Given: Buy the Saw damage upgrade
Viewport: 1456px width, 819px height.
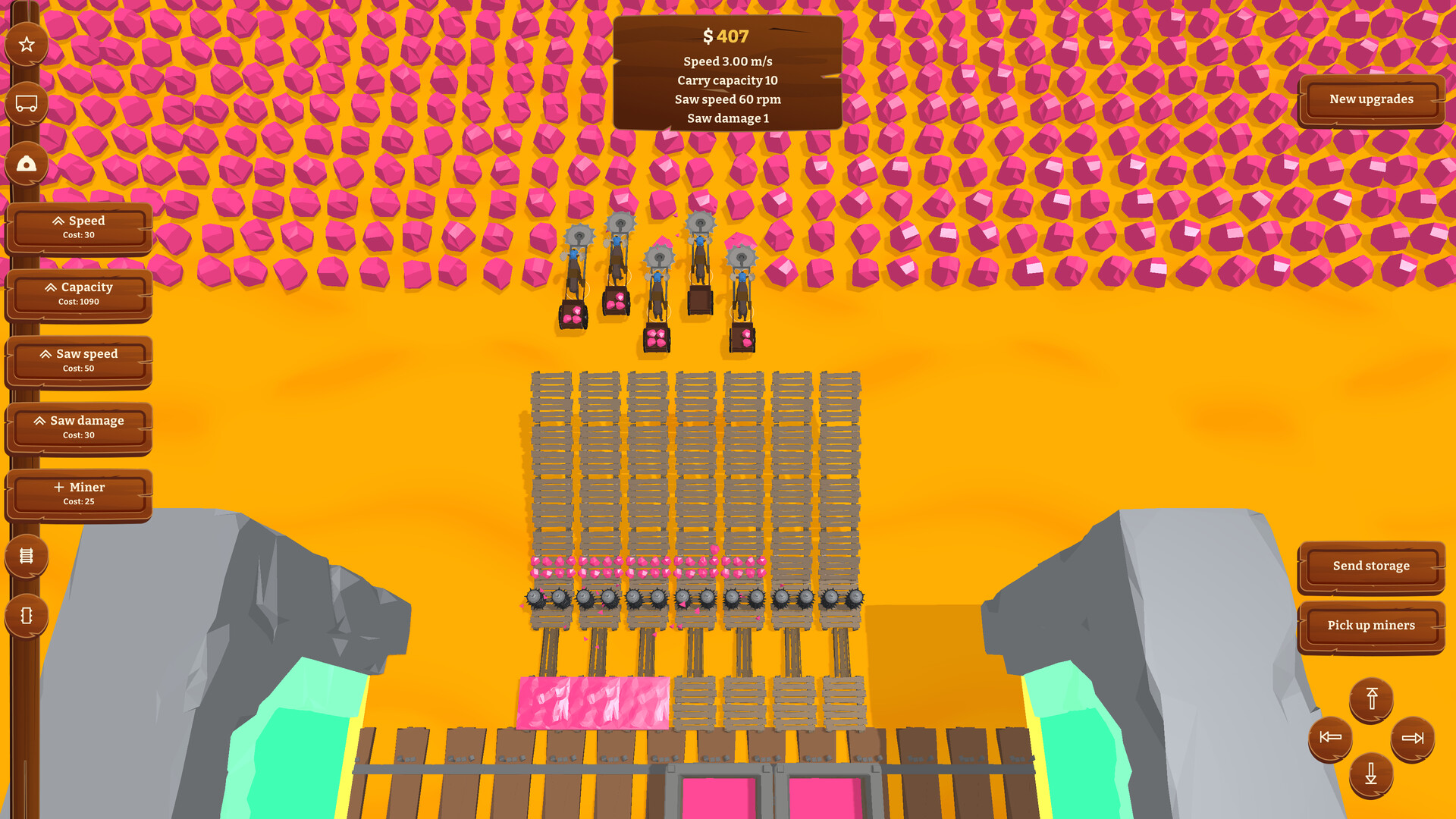Looking at the screenshot, I should [x=79, y=427].
